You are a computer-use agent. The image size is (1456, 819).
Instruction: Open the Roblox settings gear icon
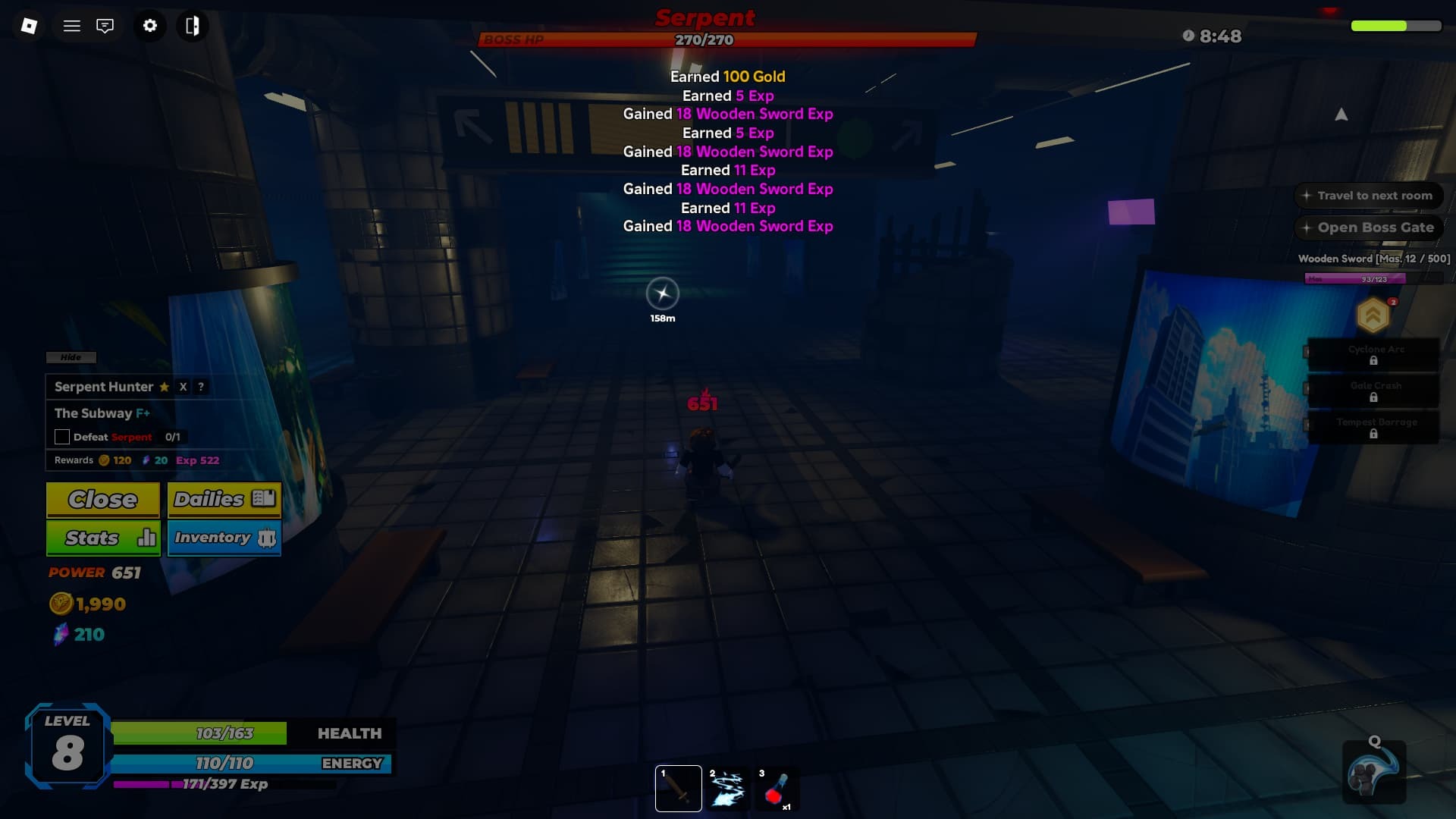tap(149, 25)
